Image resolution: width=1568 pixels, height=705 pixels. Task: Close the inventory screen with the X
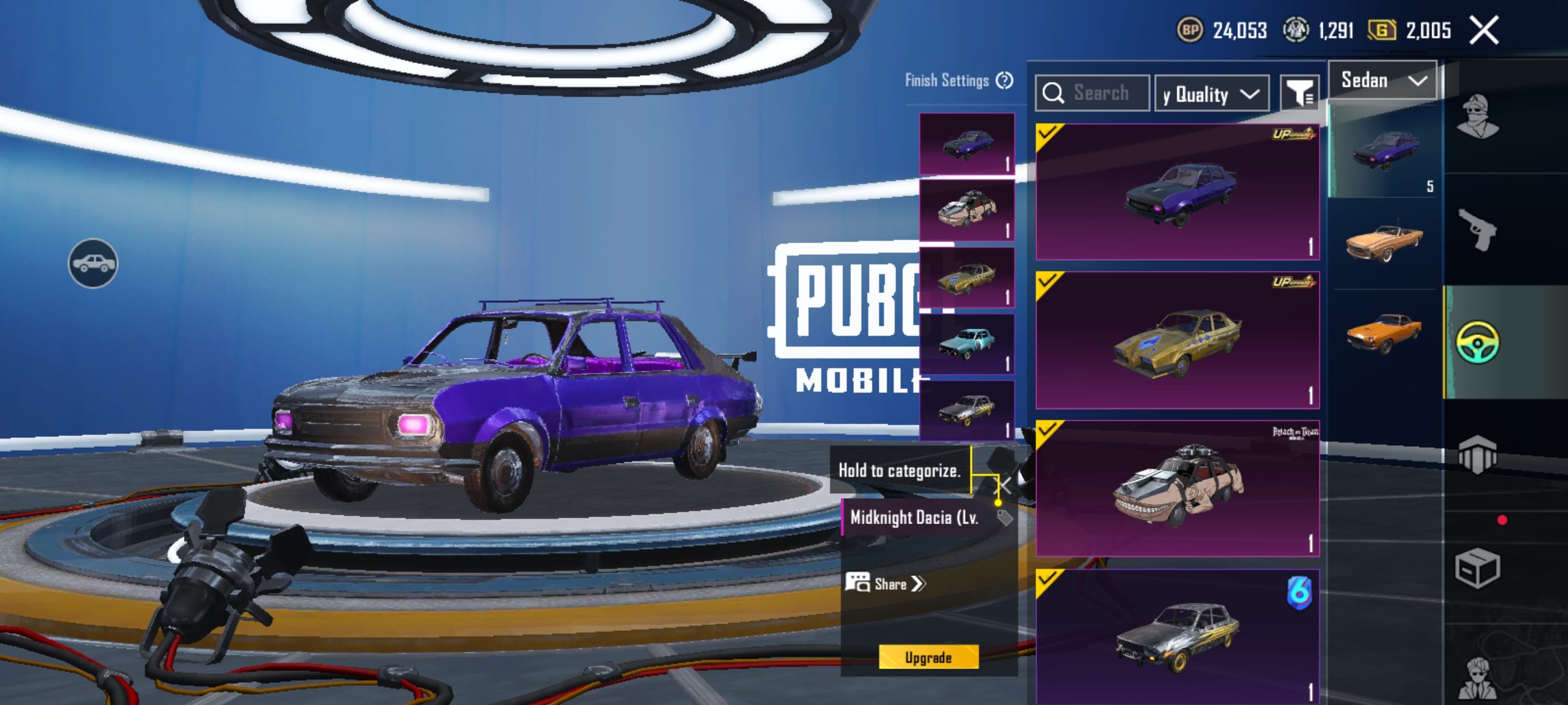point(1484,30)
